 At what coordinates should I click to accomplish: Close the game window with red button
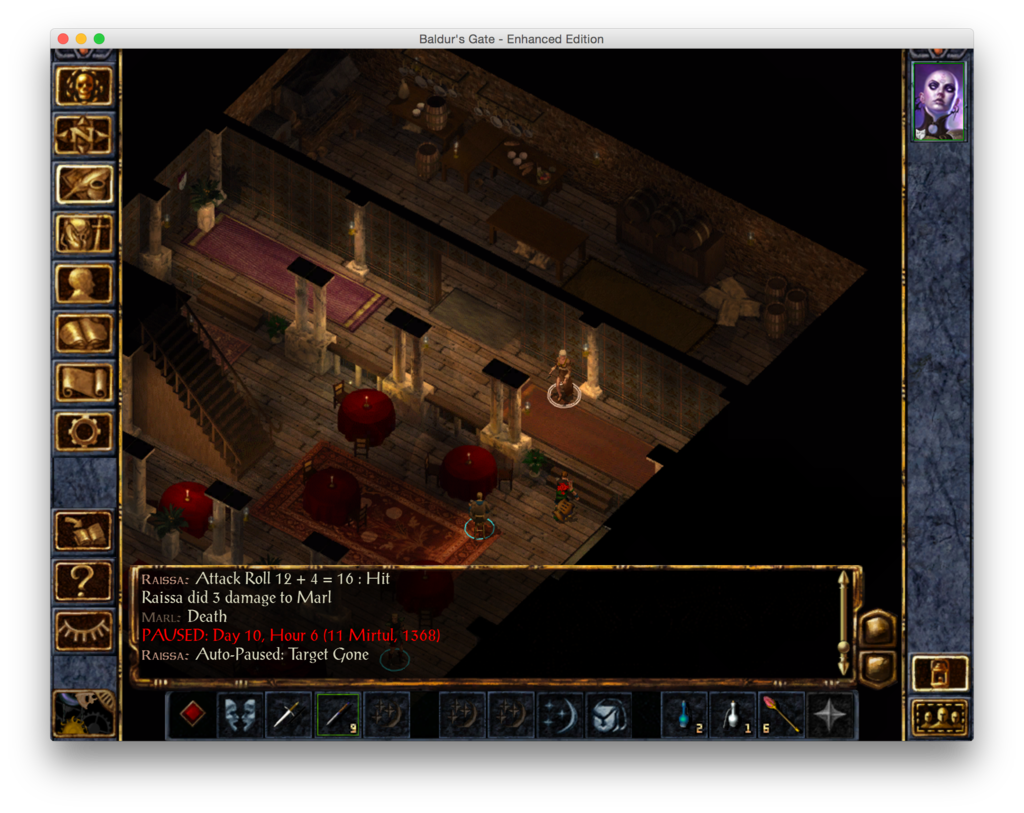(63, 39)
